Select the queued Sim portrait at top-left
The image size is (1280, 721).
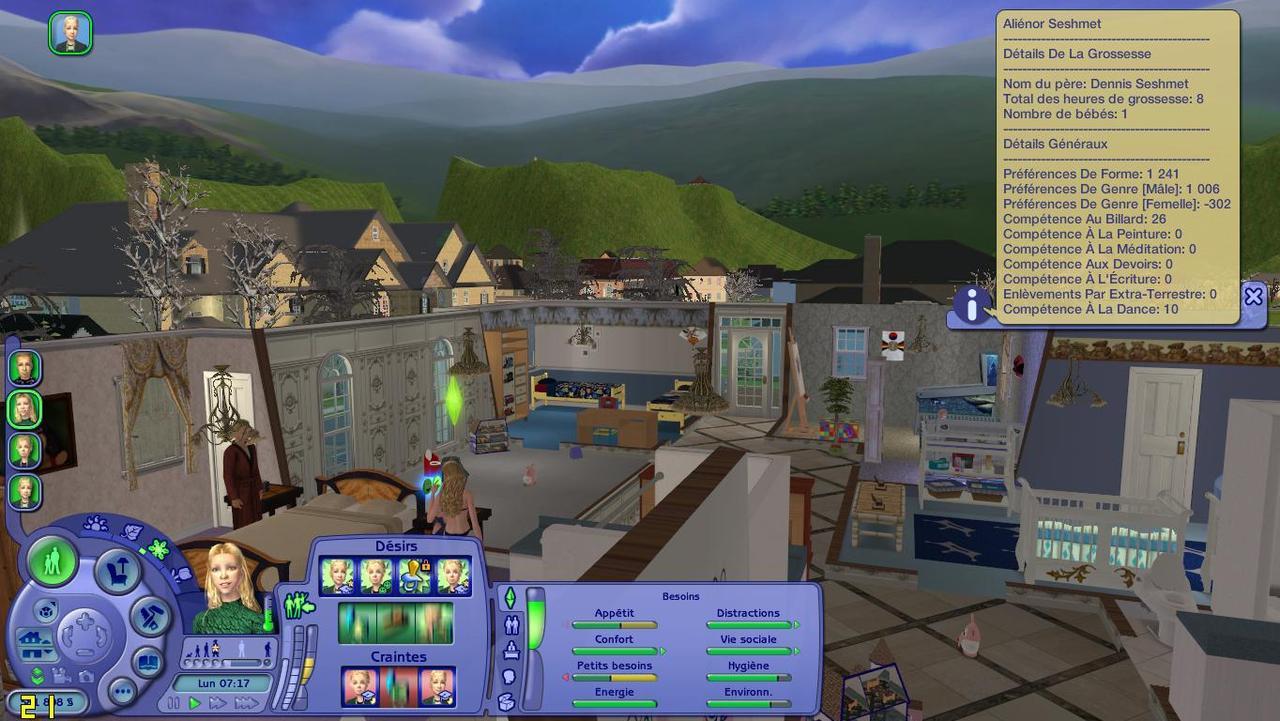point(70,33)
